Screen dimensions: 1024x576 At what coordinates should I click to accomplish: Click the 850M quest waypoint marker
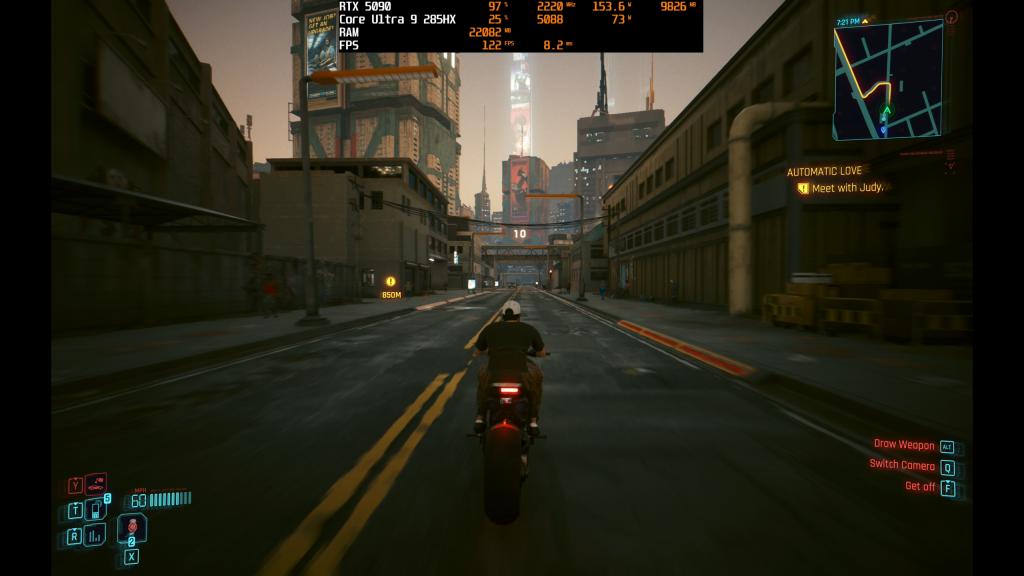tap(391, 282)
